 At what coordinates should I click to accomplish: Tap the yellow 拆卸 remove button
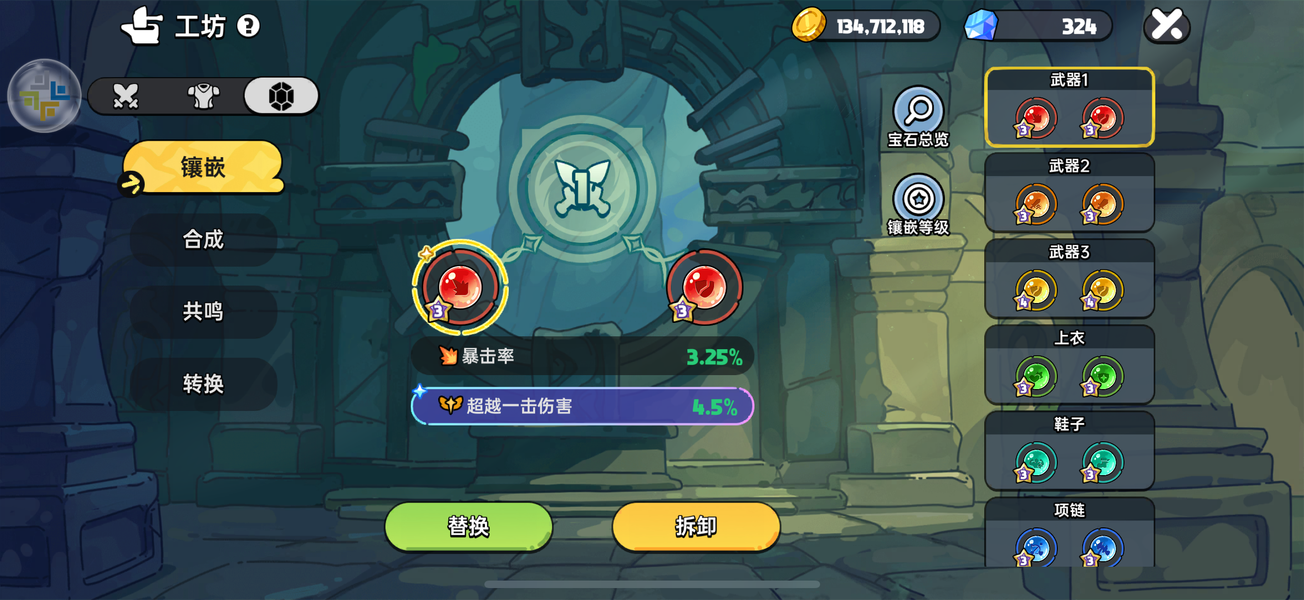[x=696, y=527]
